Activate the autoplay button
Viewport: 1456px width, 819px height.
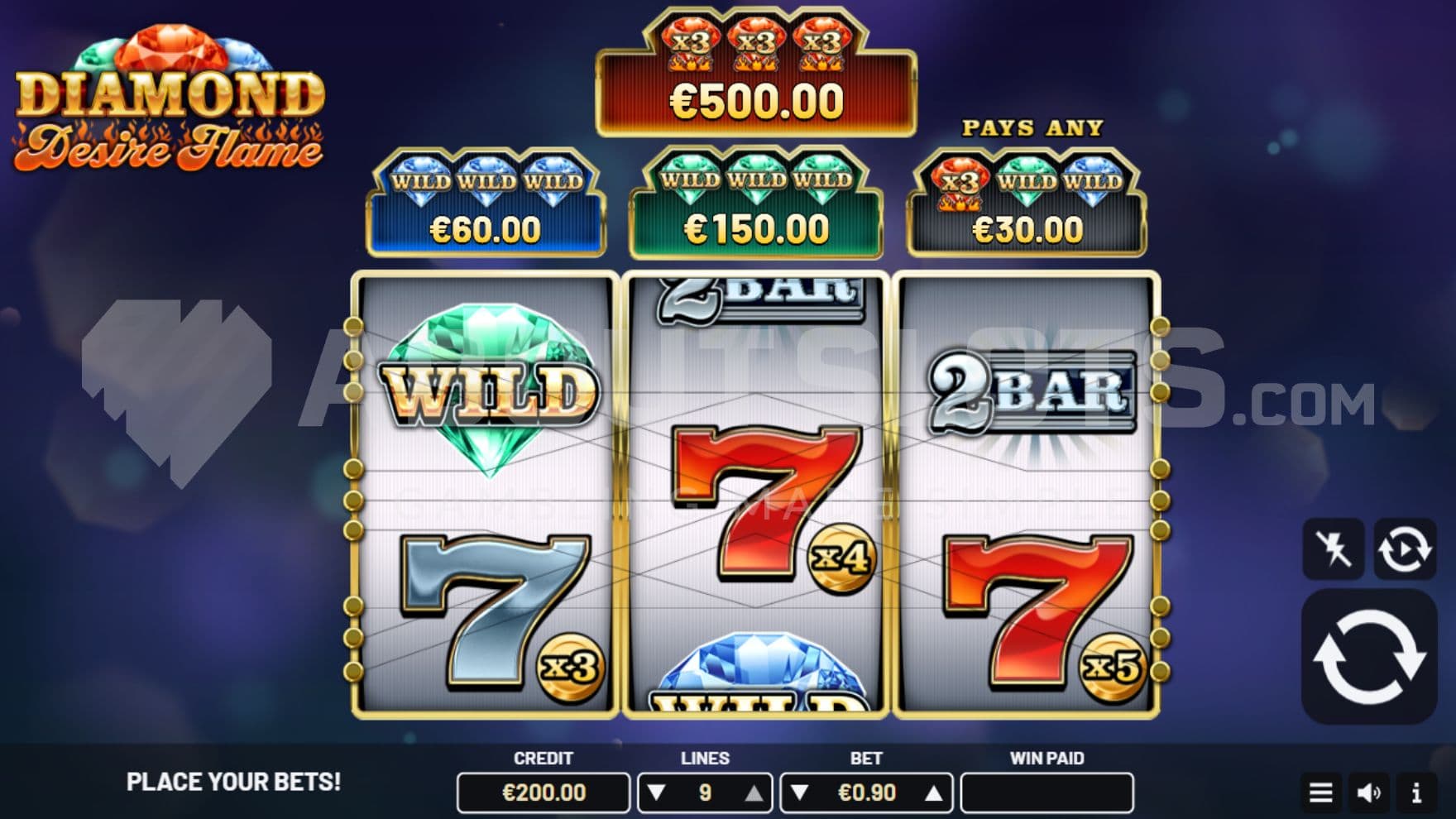coord(1405,548)
